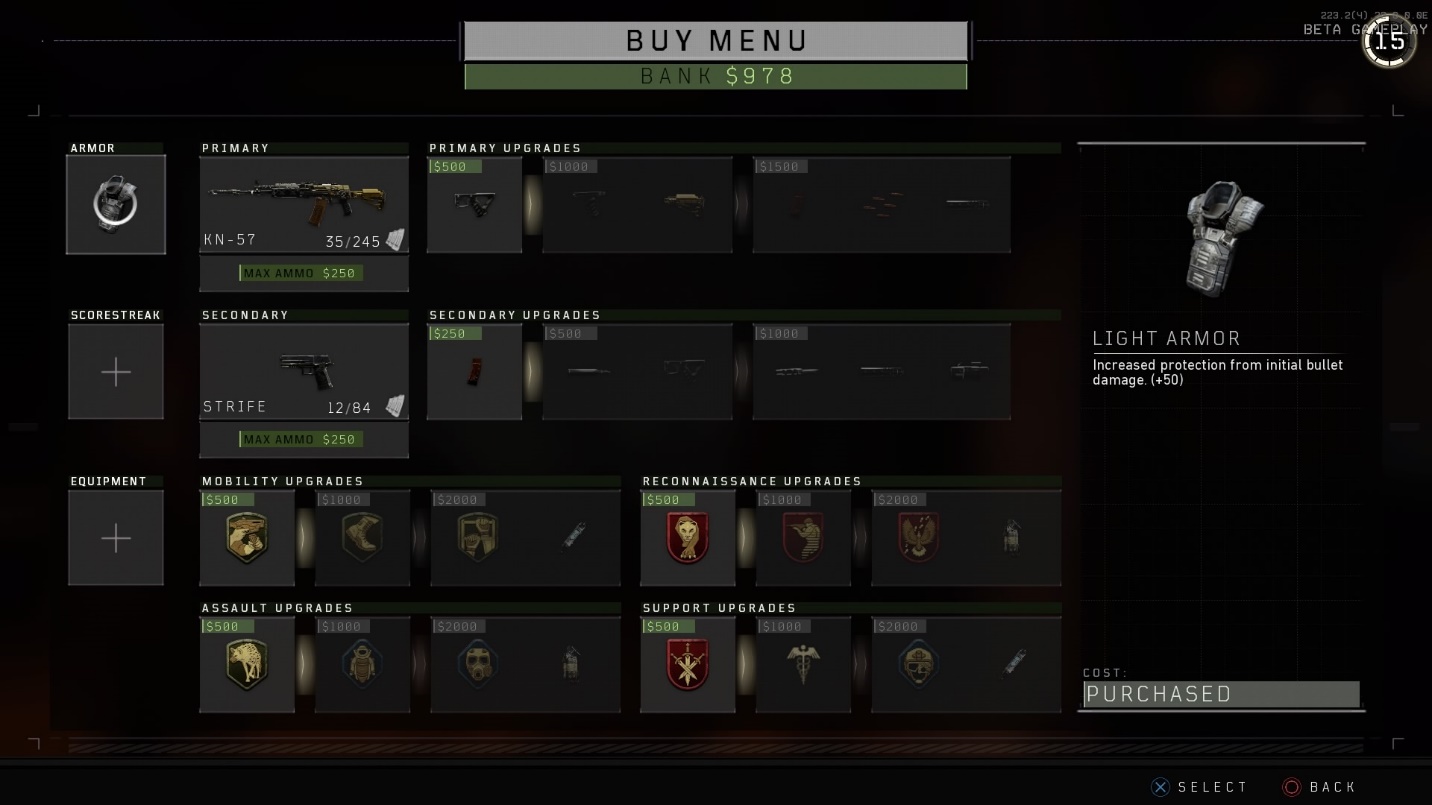The width and height of the screenshot is (1432, 805).
Task: Purchase the $500 Assault upgrade badge
Action: [247, 665]
